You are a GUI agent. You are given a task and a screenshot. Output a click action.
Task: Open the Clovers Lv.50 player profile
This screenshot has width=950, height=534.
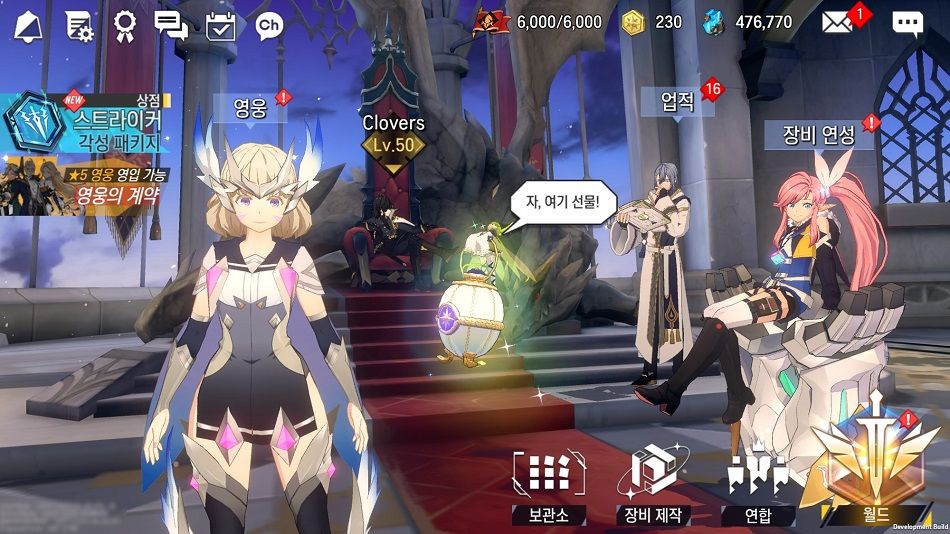(x=393, y=136)
